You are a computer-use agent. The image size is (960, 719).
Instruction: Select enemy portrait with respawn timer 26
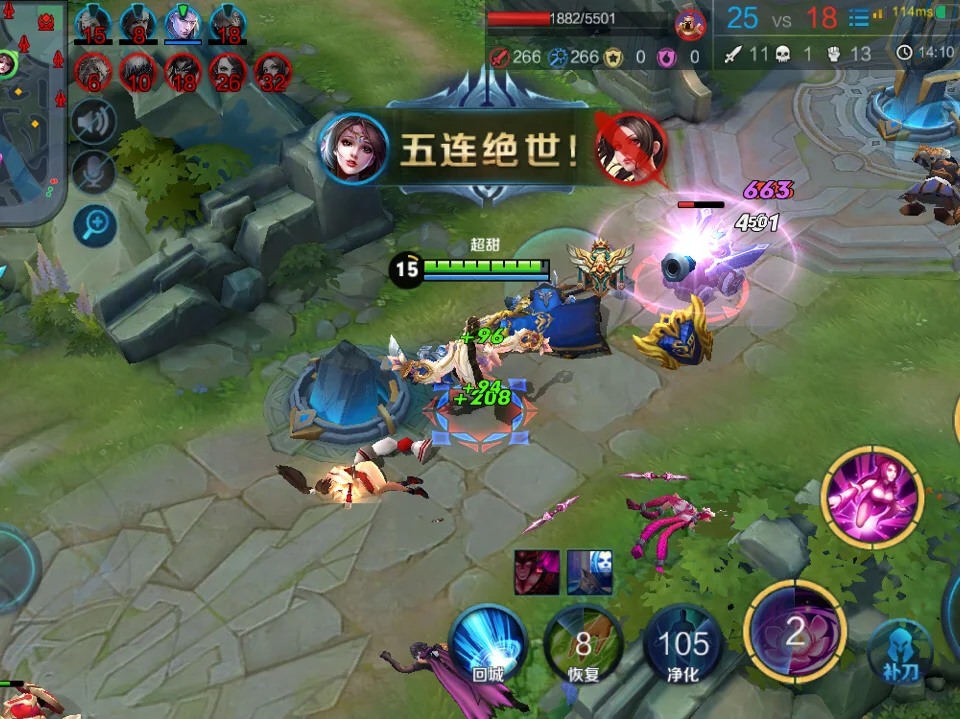pyautogui.click(x=228, y=72)
